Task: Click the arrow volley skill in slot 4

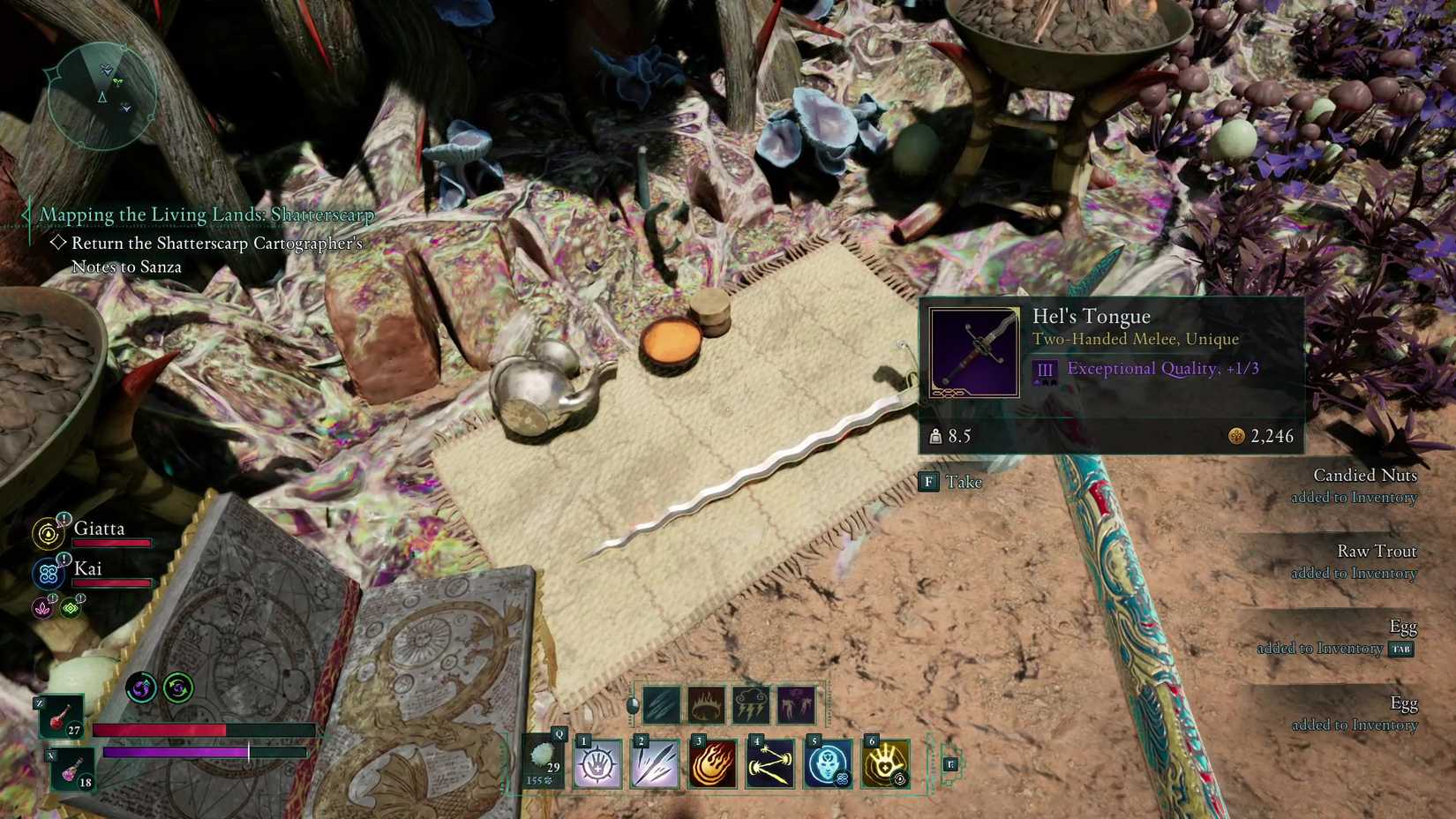Action: (x=769, y=763)
